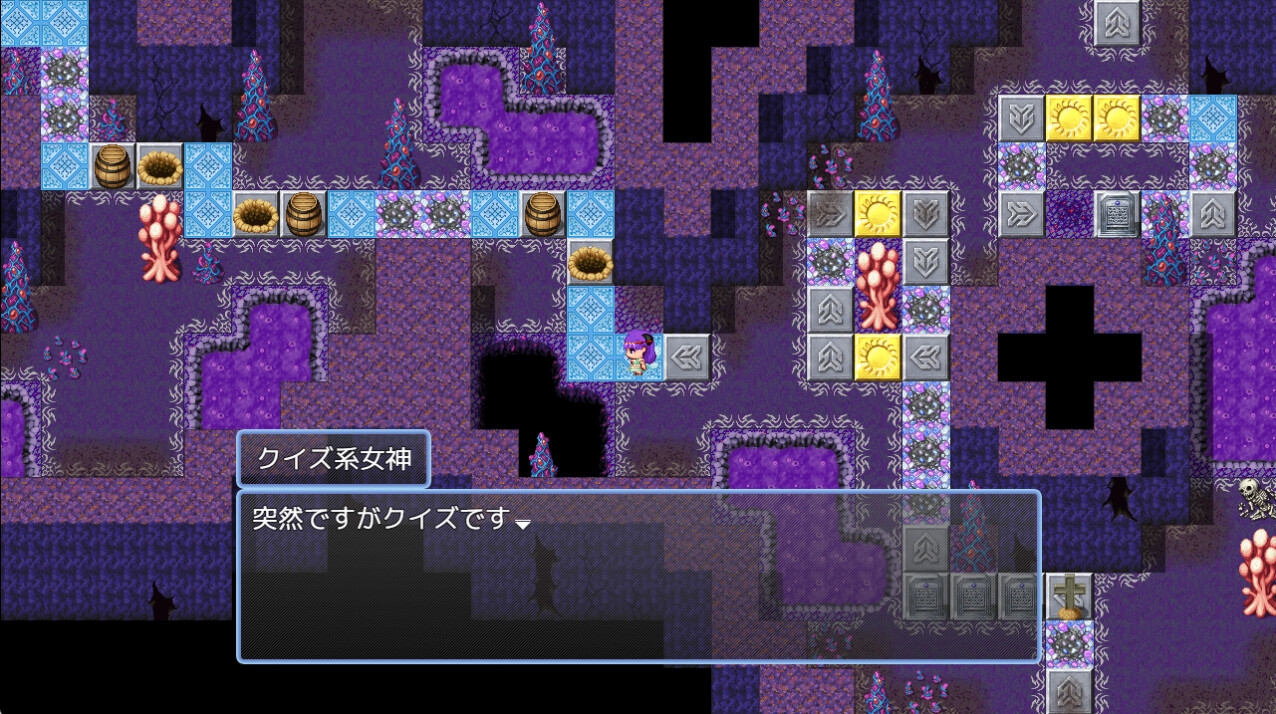
Task: Click the dialogue continue arrow indicator
Action: pos(522,525)
